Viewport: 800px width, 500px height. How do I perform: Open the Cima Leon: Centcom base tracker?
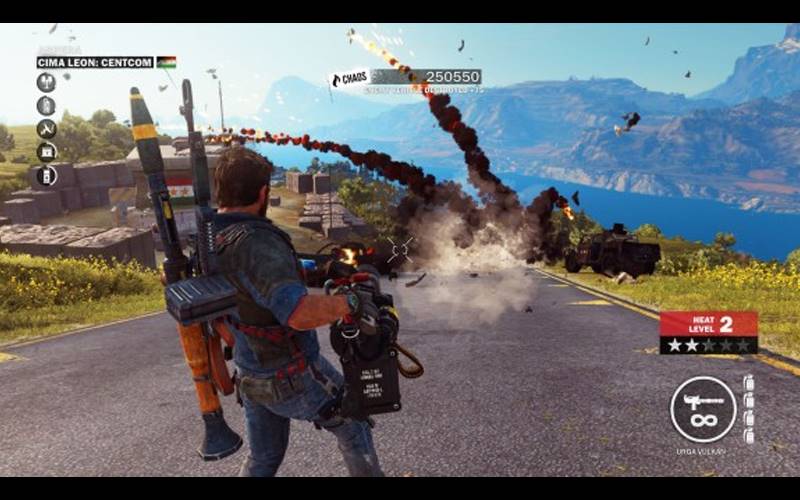(x=95, y=62)
